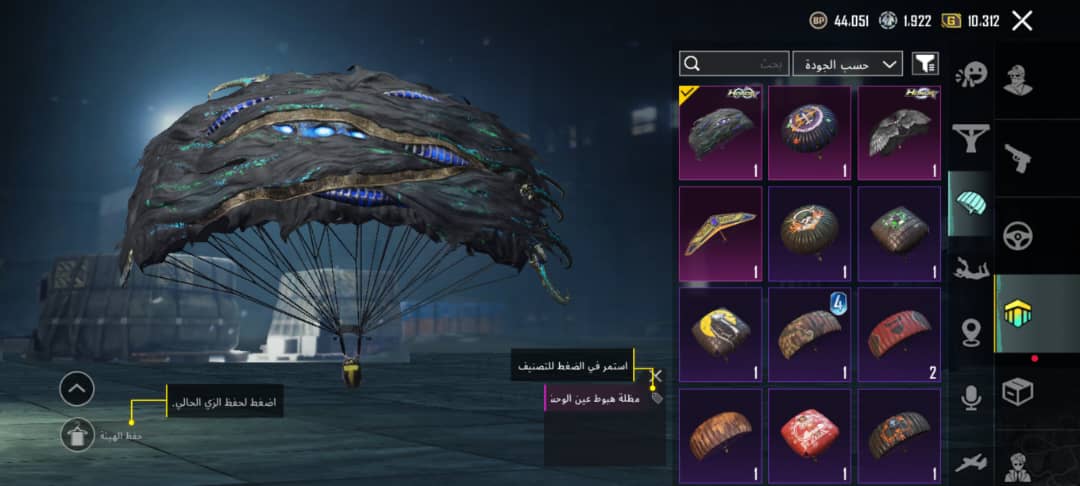Switch to the emotes category tab
The height and width of the screenshot is (486, 1080).
click(970, 74)
